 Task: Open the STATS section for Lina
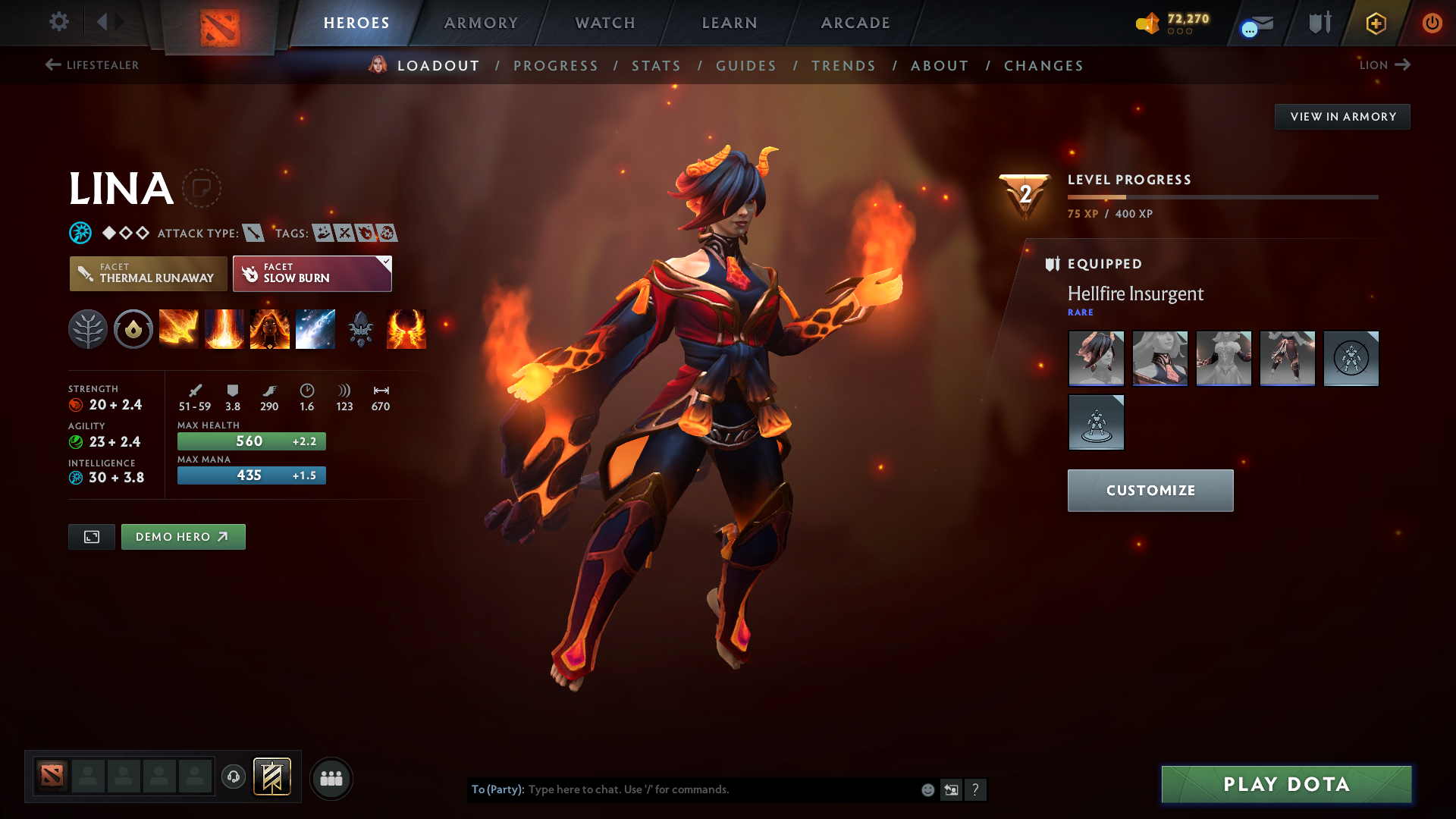656,66
